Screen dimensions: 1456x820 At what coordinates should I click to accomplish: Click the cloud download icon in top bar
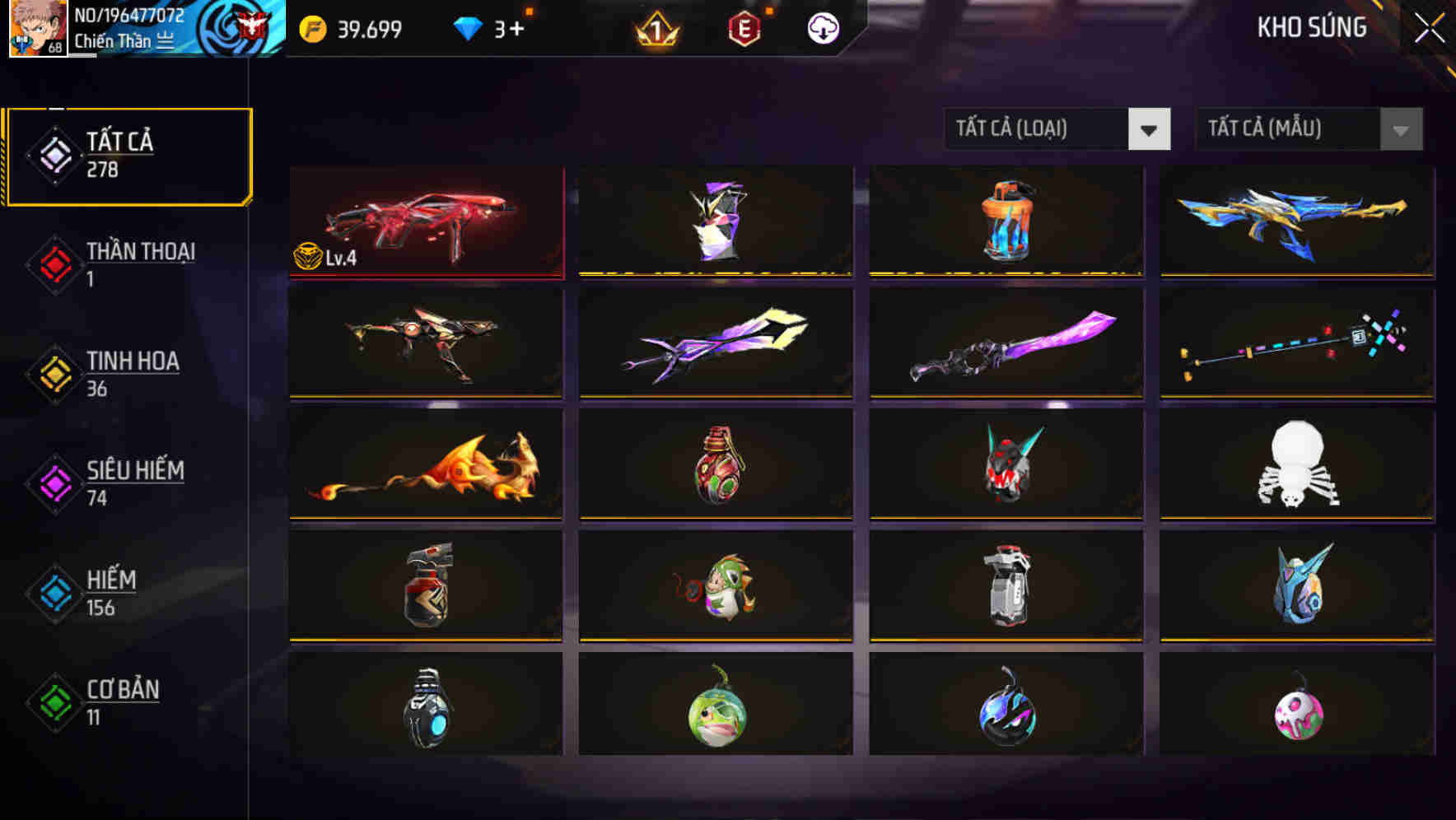(822, 29)
